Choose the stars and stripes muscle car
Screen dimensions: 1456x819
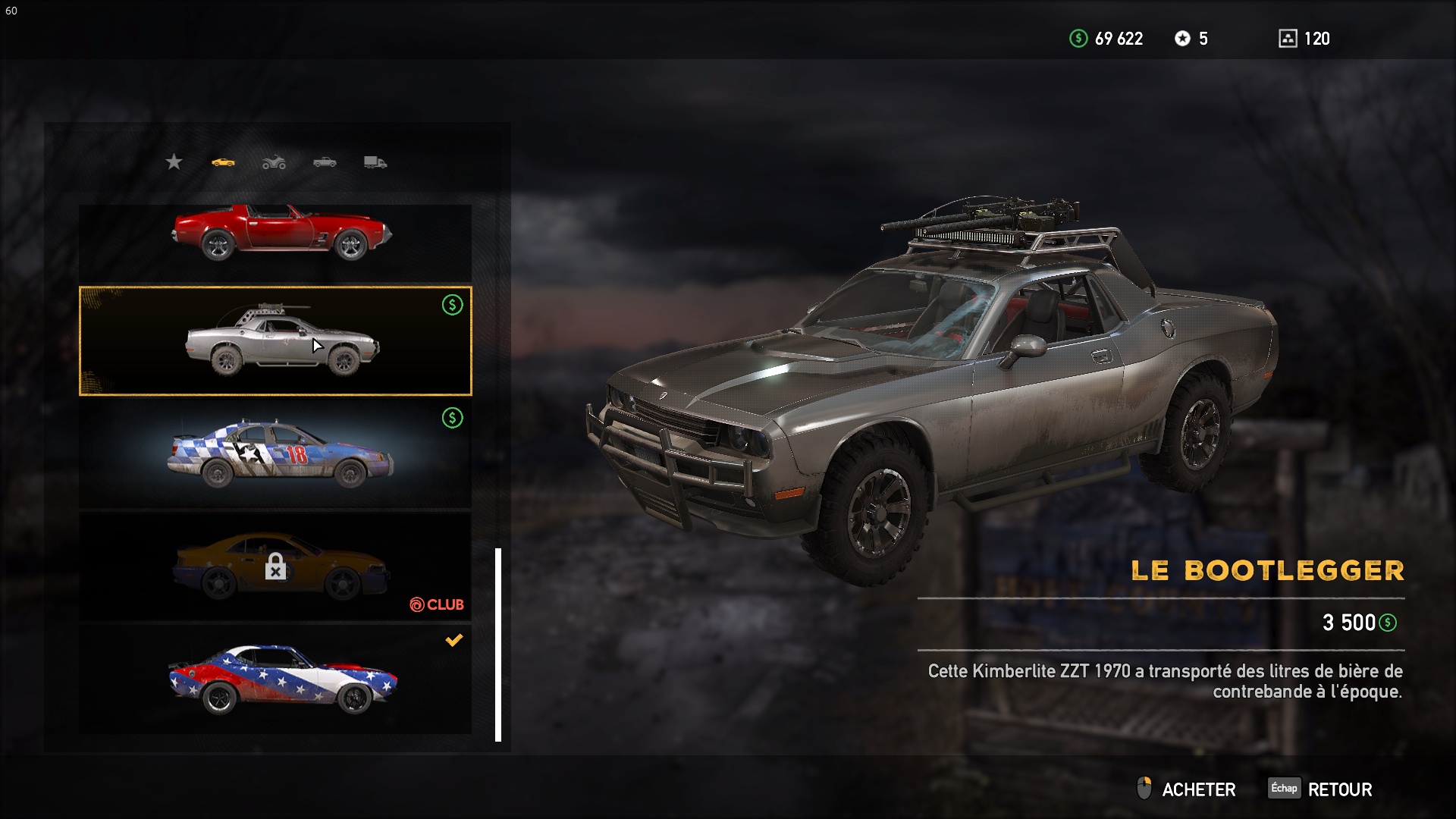(275, 679)
